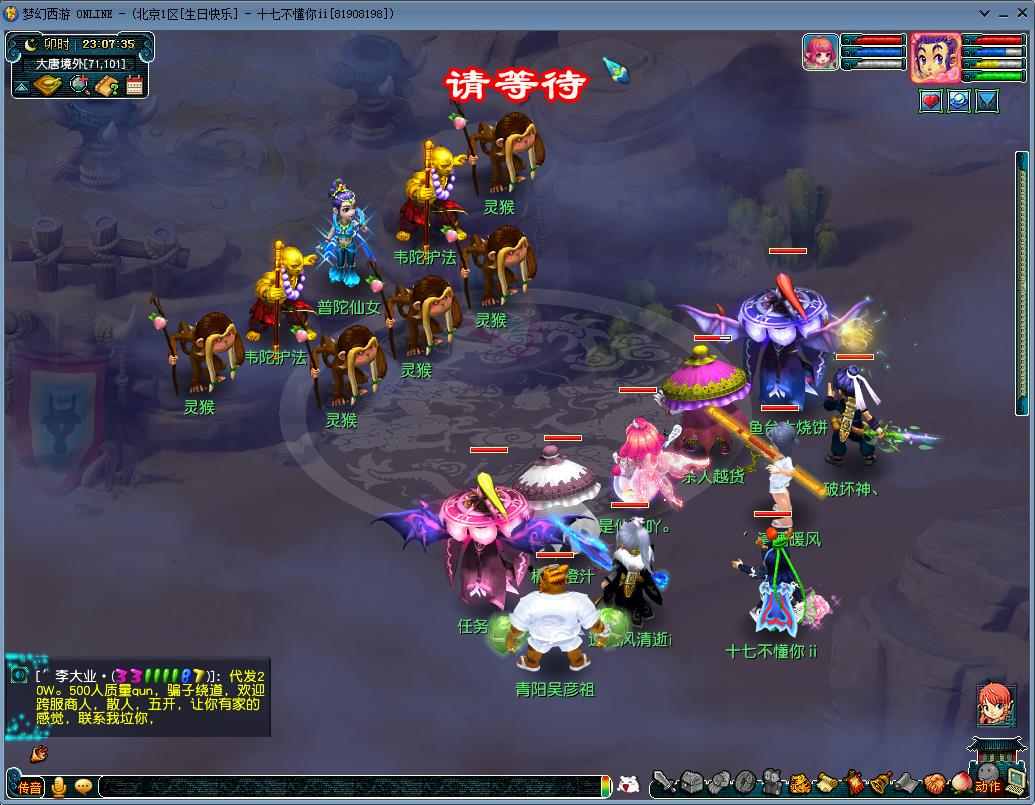
Task: Open the pet portrait with pink hair
Action: click(x=820, y=52)
